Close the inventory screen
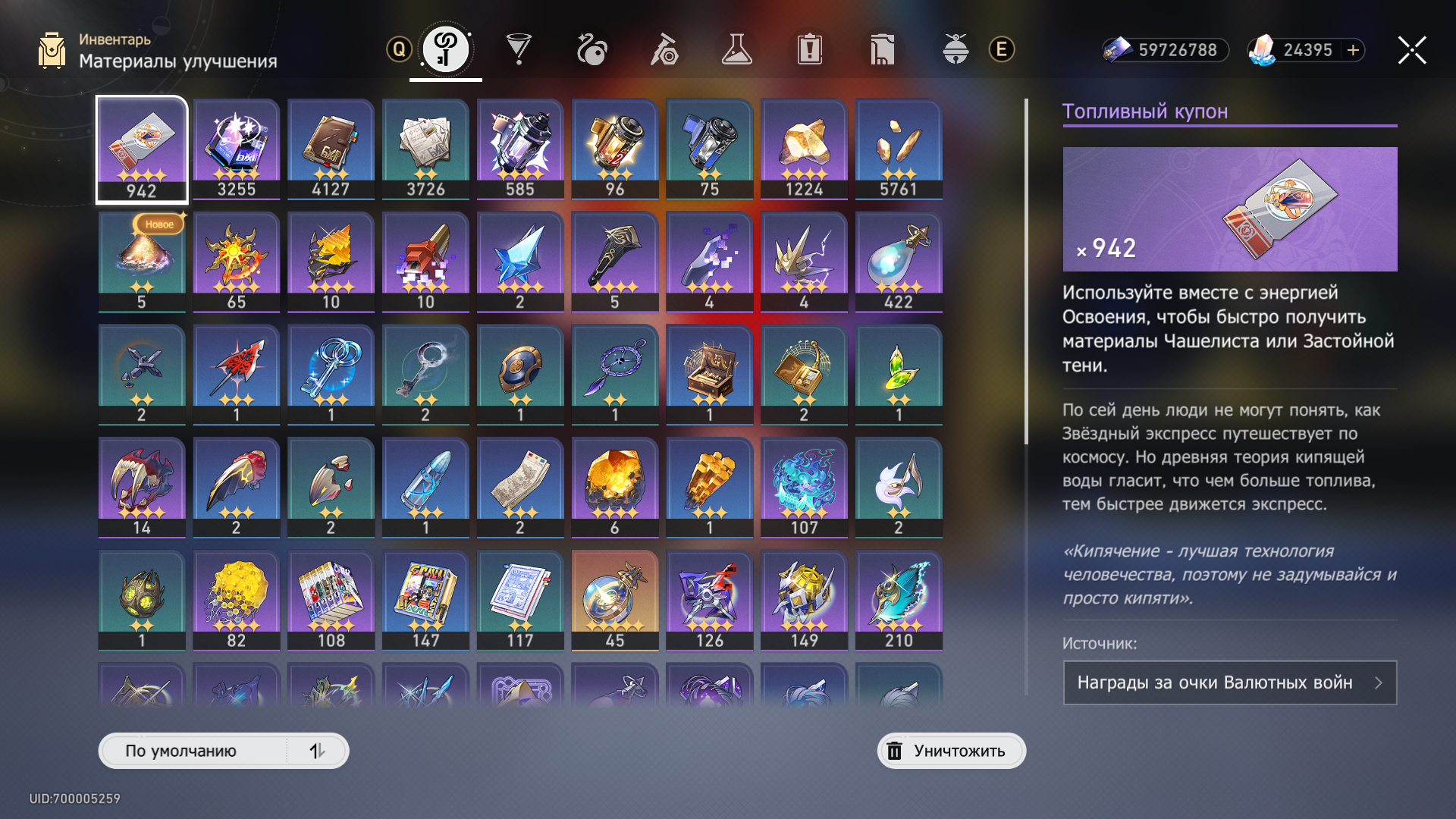1456x819 pixels. point(1412,50)
